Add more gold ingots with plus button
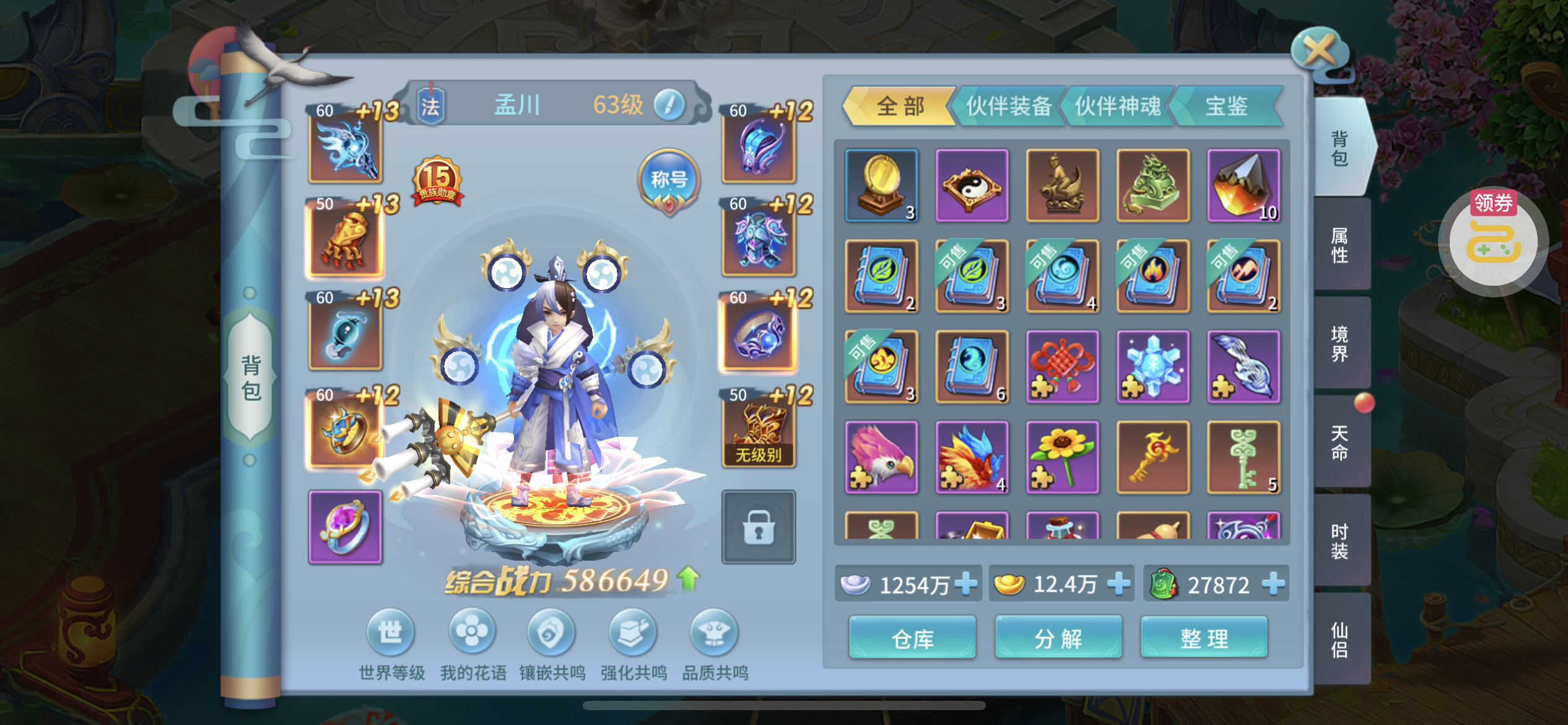Screen dimensions: 1568x725 click(1118, 584)
